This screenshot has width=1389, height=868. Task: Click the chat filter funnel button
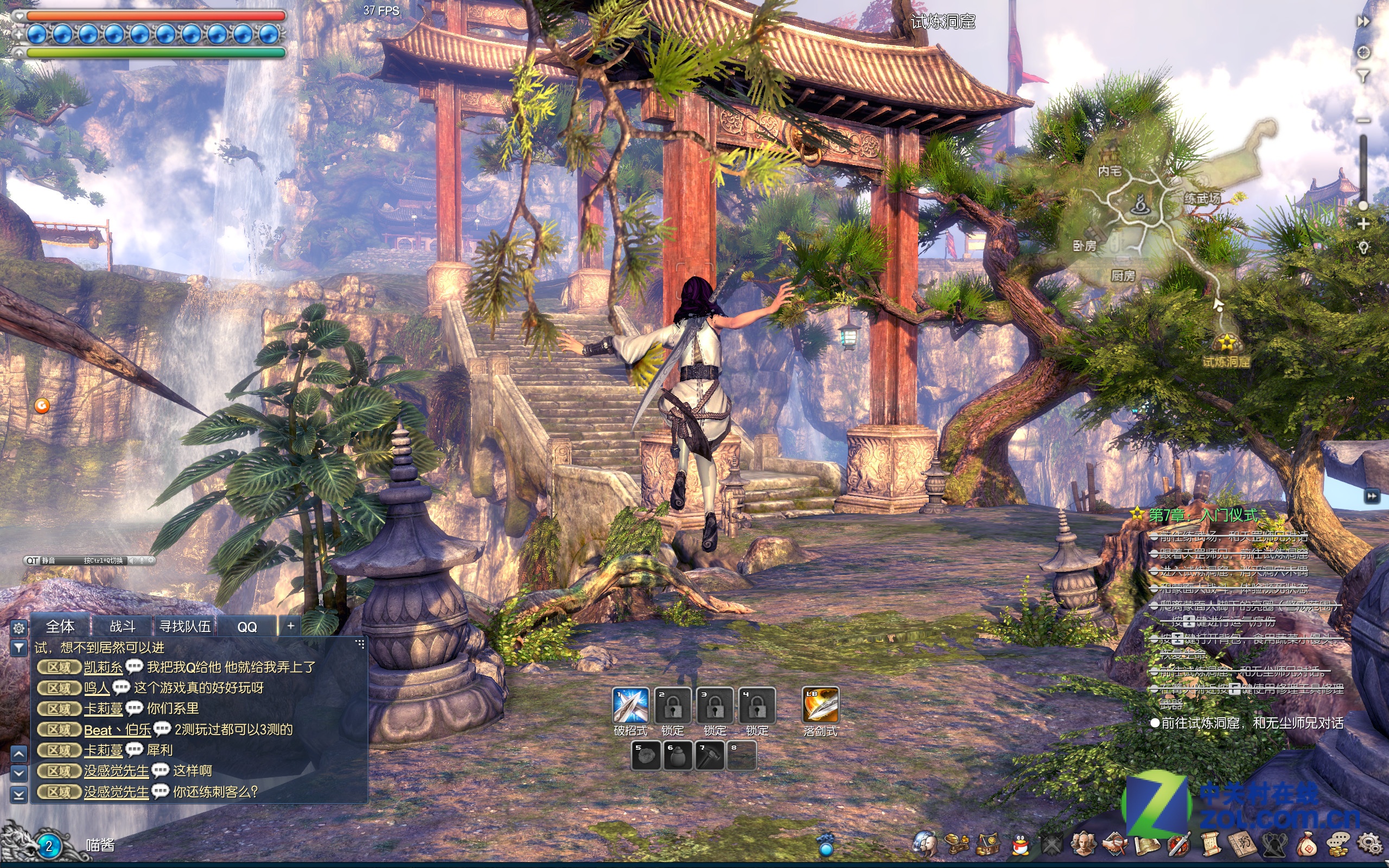pyautogui.click(x=19, y=648)
